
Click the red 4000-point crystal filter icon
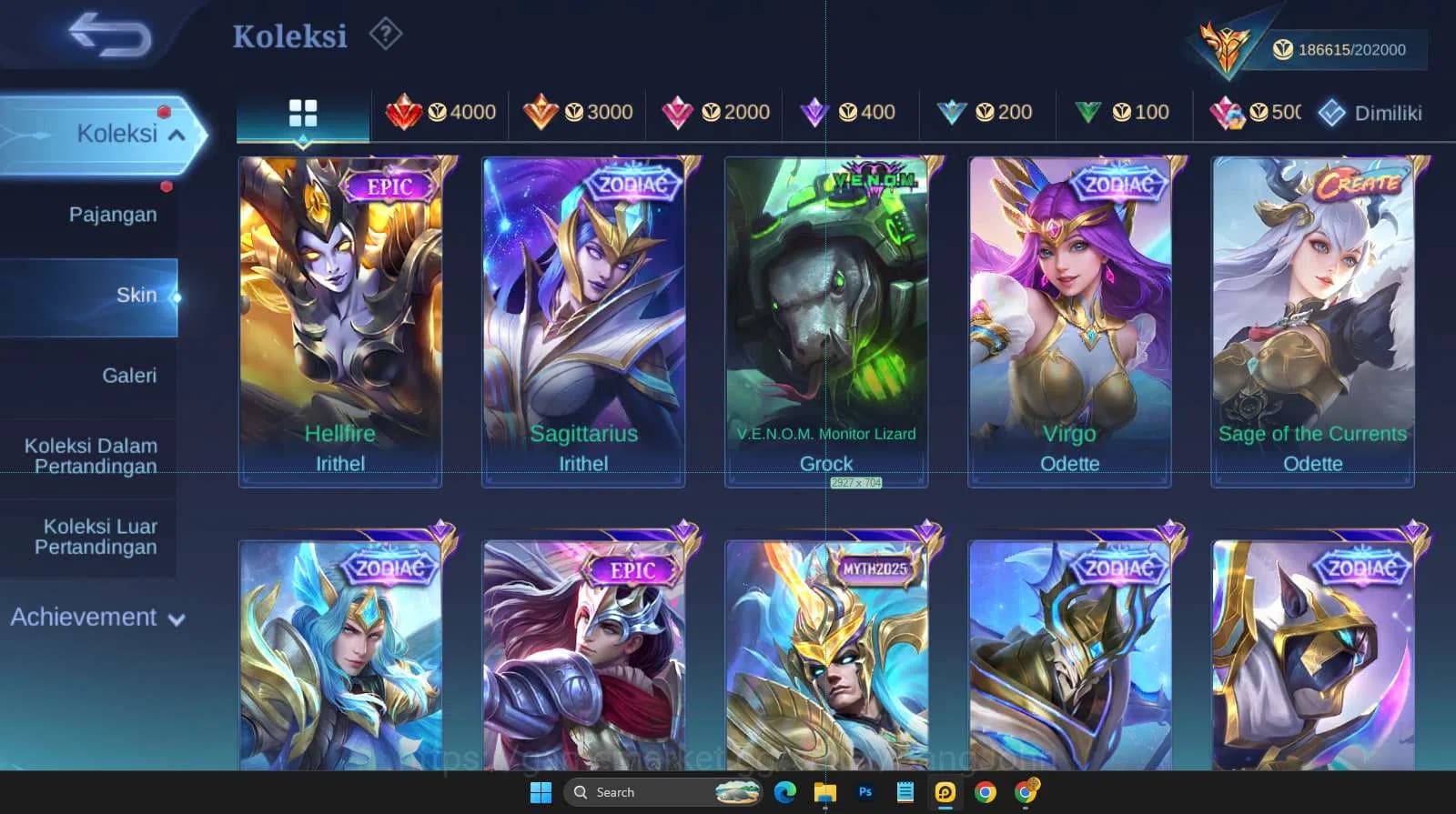[x=407, y=112]
